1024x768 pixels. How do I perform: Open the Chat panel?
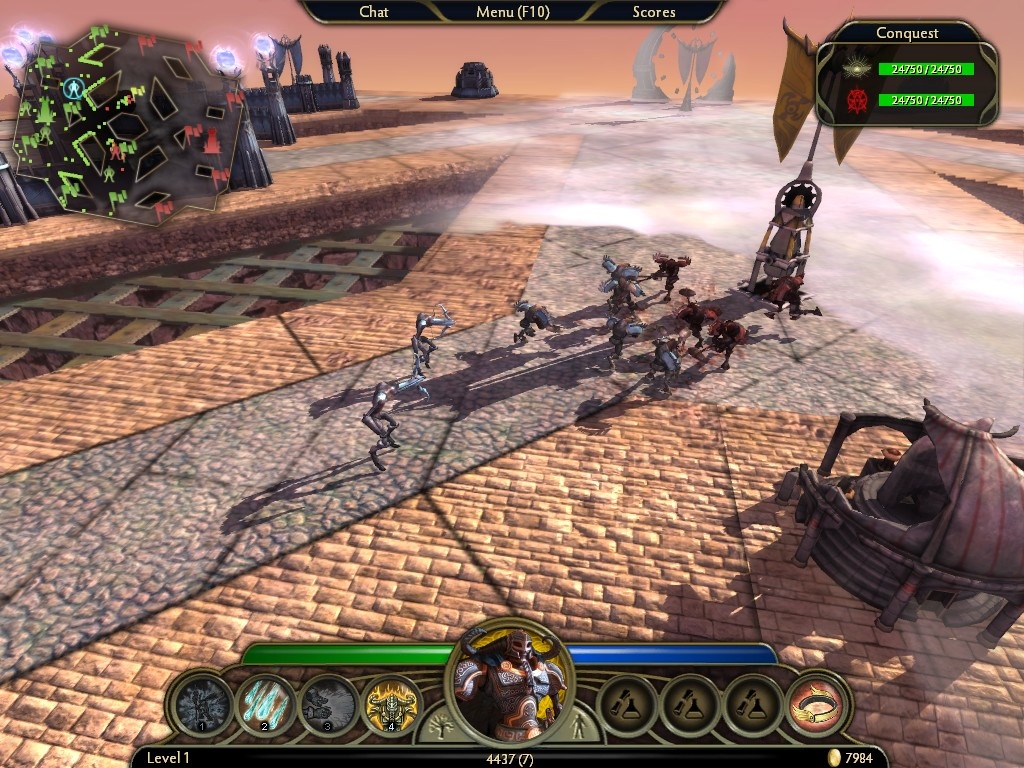(x=374, y=12)
